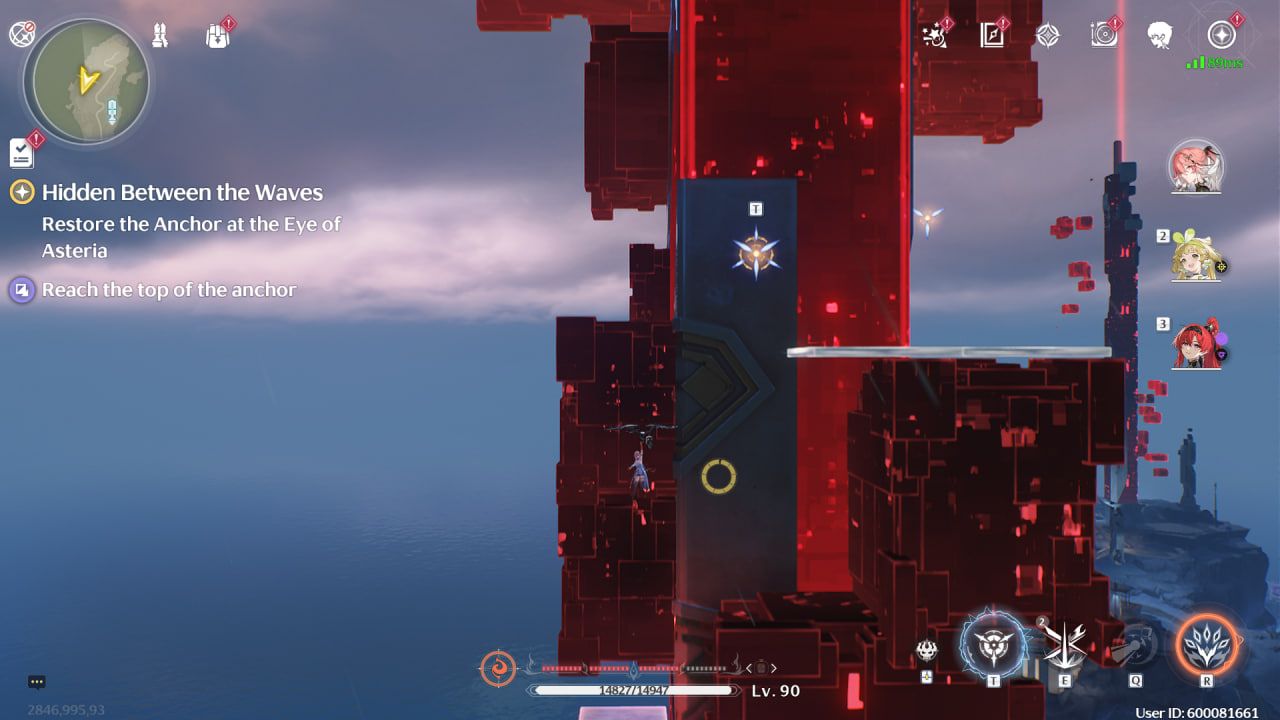Switch to party member 2 portrait

pyautogui.click(x=1198, y=258)
